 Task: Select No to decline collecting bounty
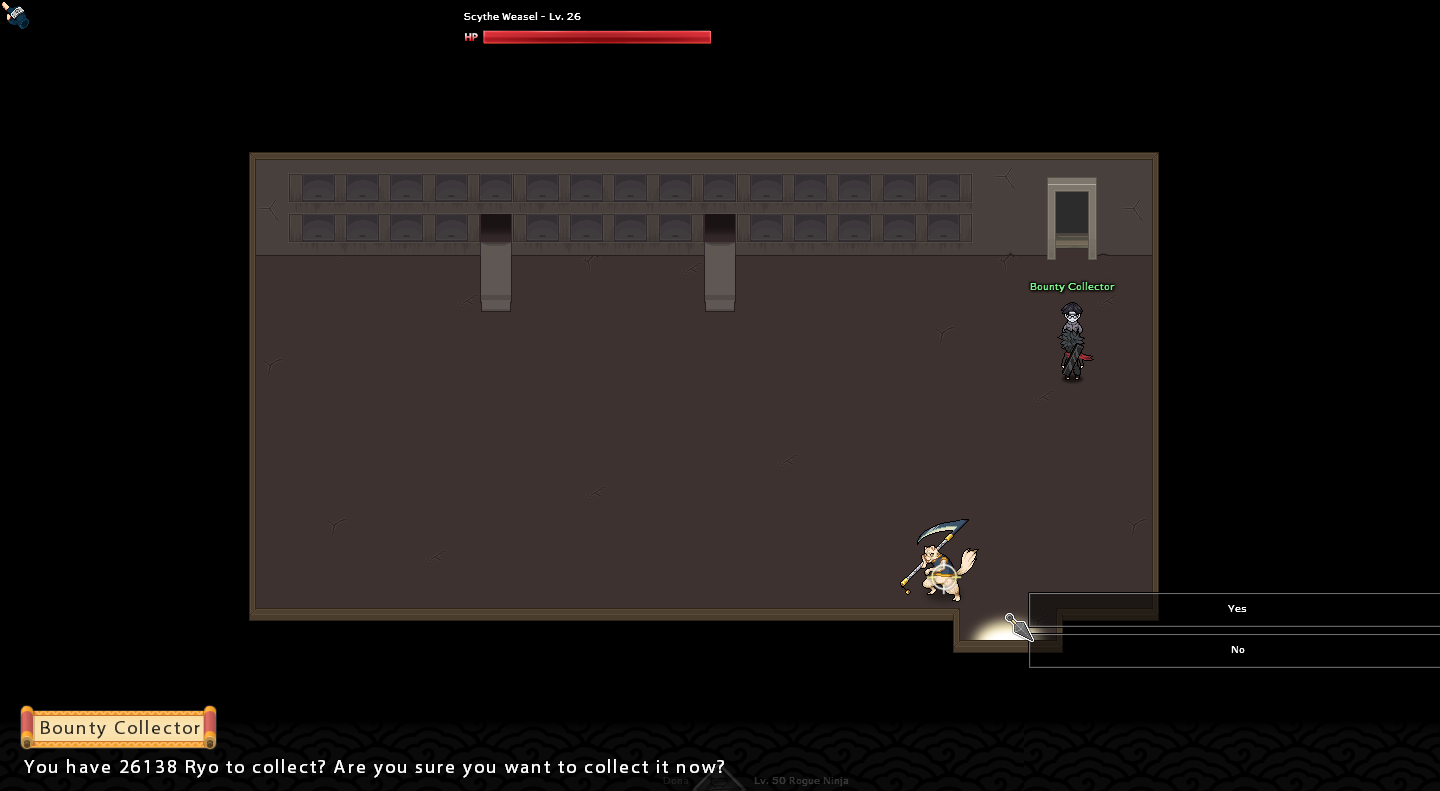pos(1236,650)
